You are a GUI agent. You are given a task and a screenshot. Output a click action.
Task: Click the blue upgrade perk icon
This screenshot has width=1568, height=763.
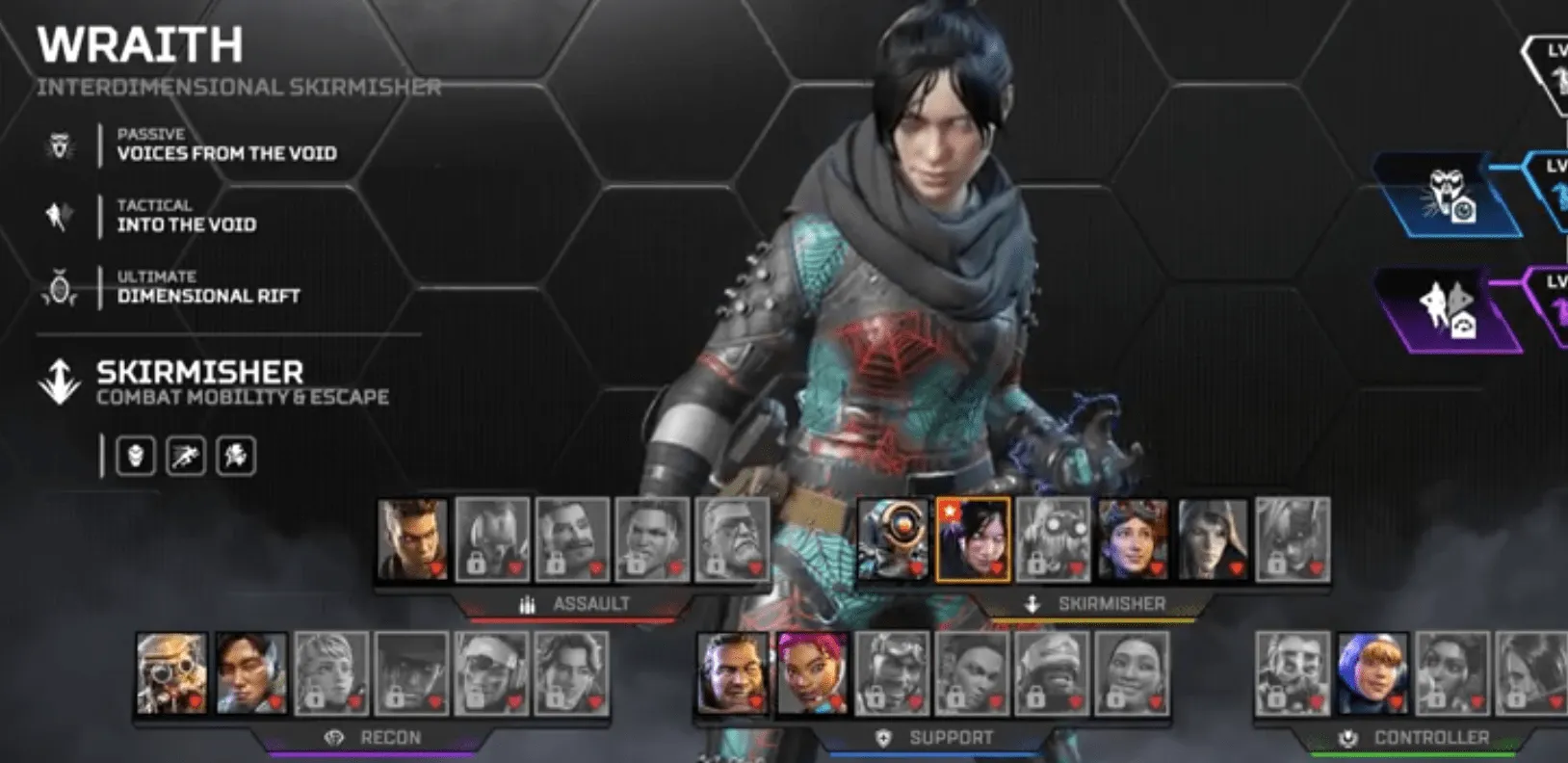click(1447, 196)
